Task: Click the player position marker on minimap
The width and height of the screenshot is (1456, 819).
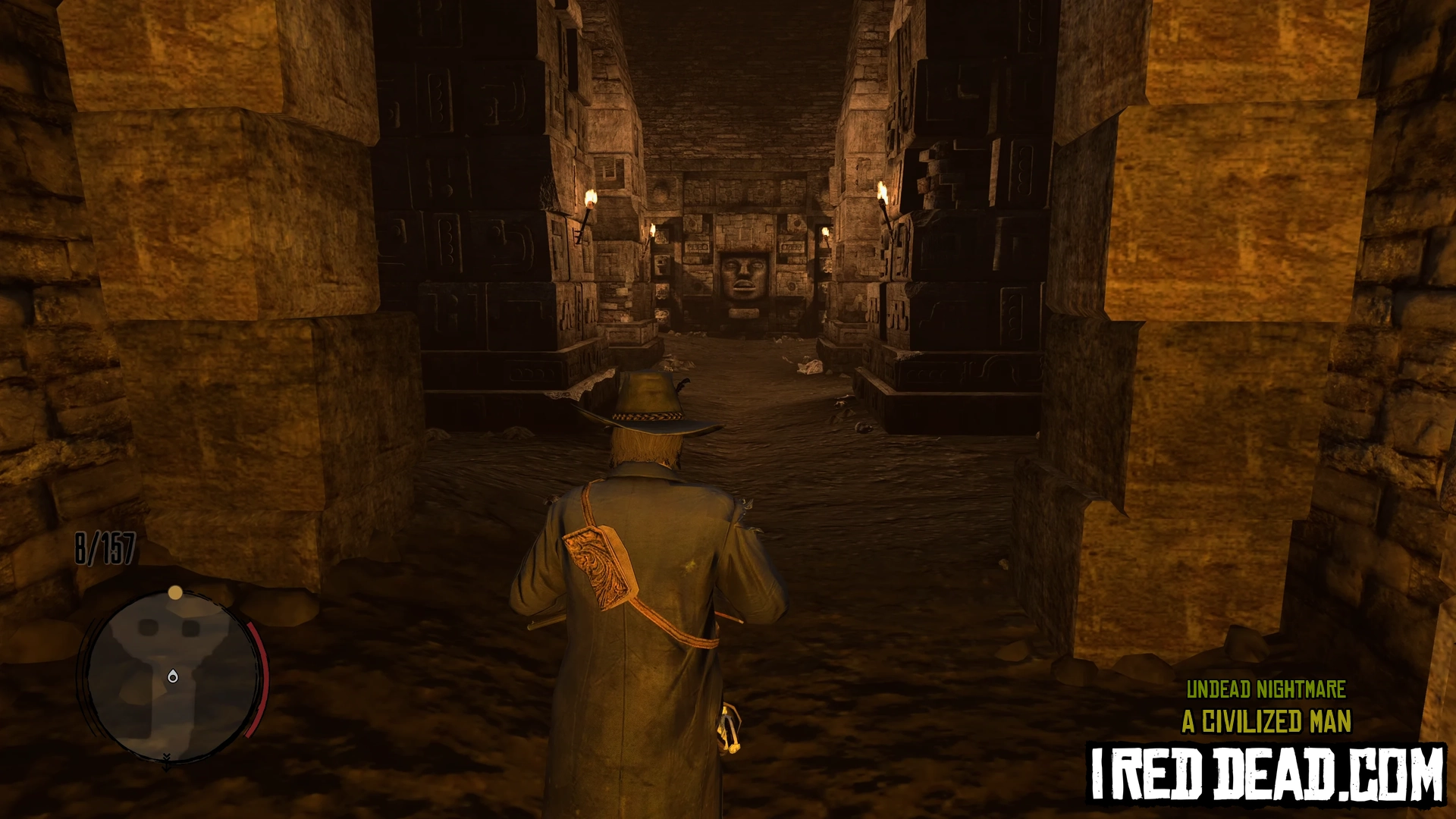Action: coord(173,676)
